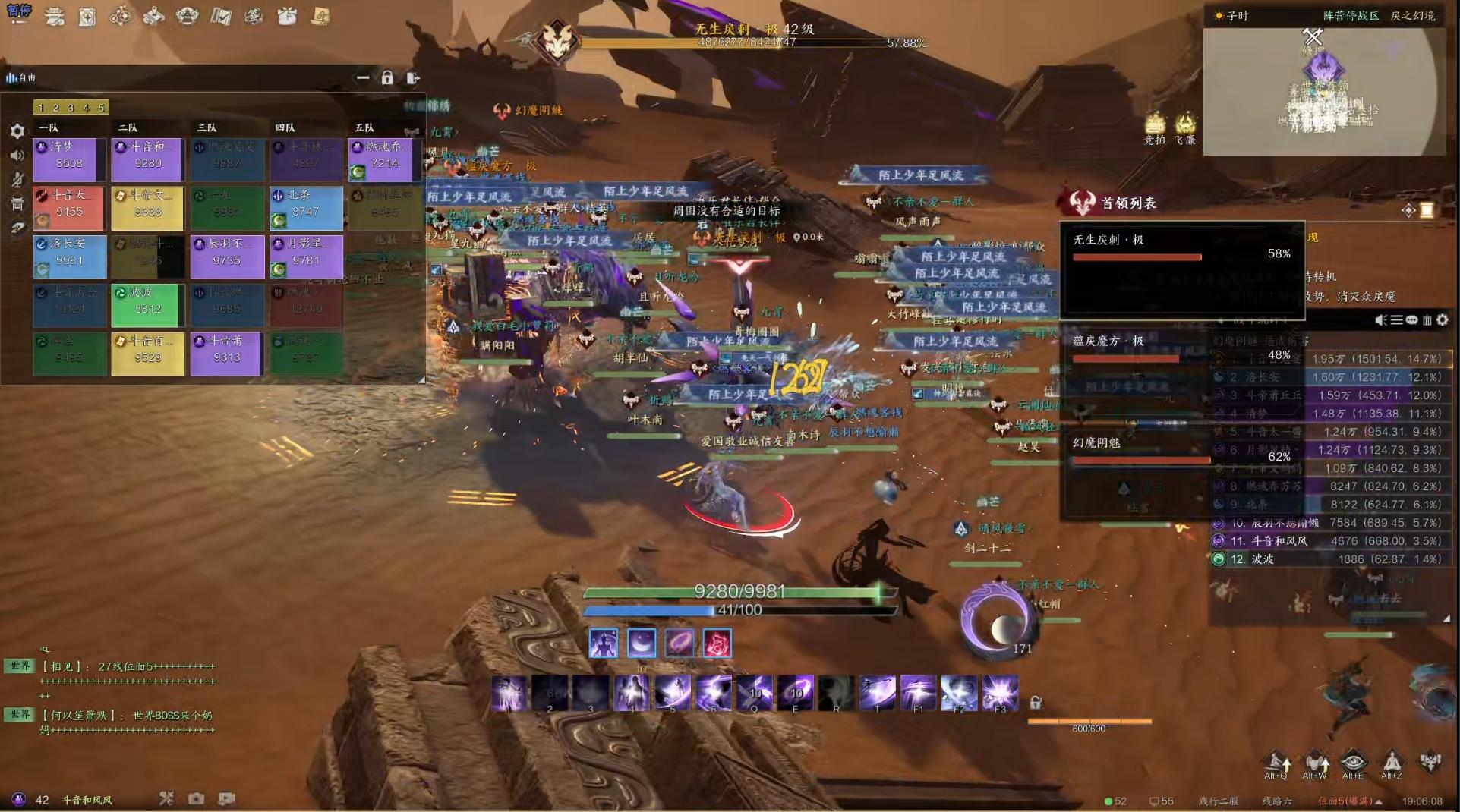Select raid member 北条 in team four
Screen dimensions: 1460x812
[x=306, y=206]
